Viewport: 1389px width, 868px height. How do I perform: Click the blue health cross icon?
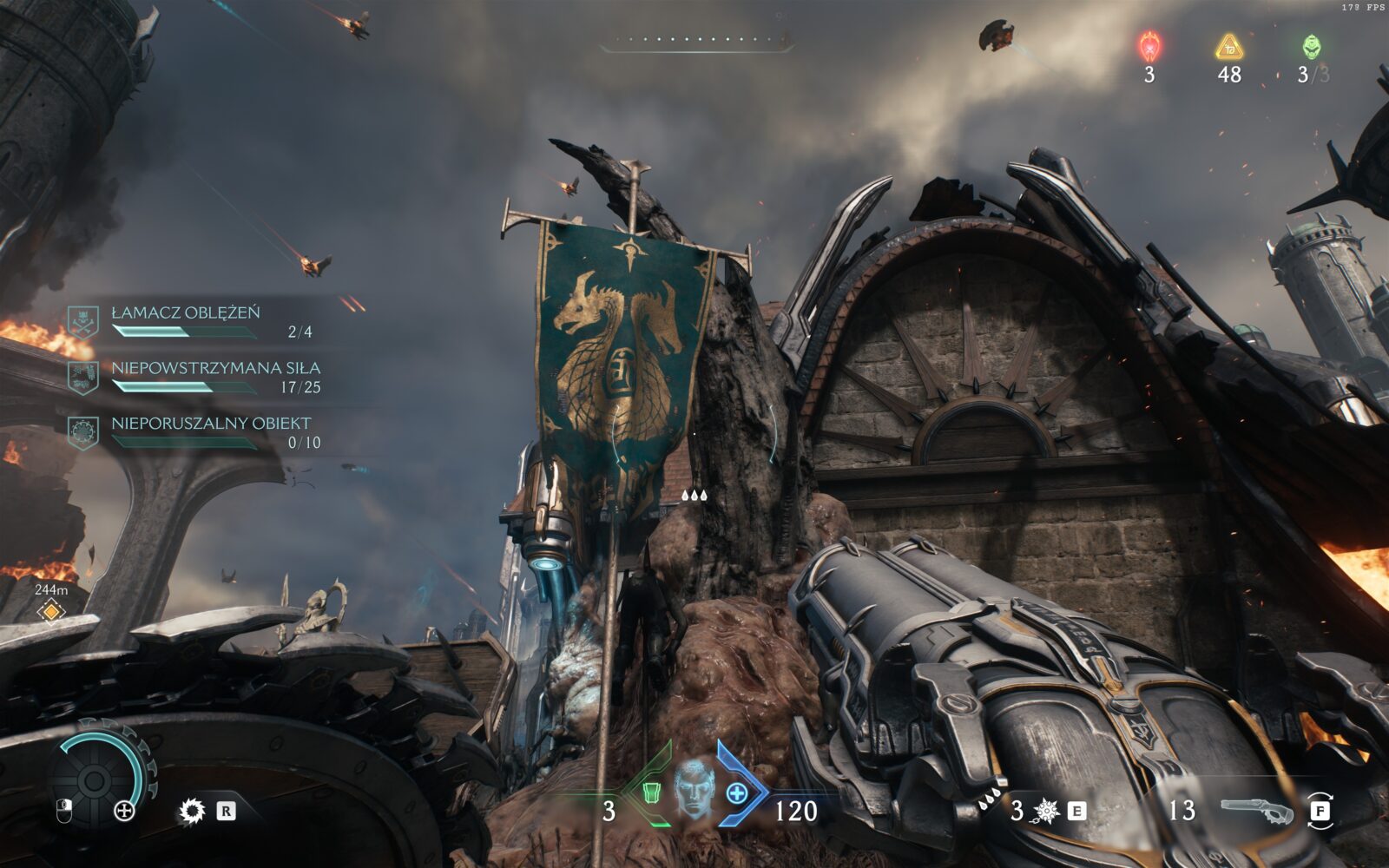[737, 792]
